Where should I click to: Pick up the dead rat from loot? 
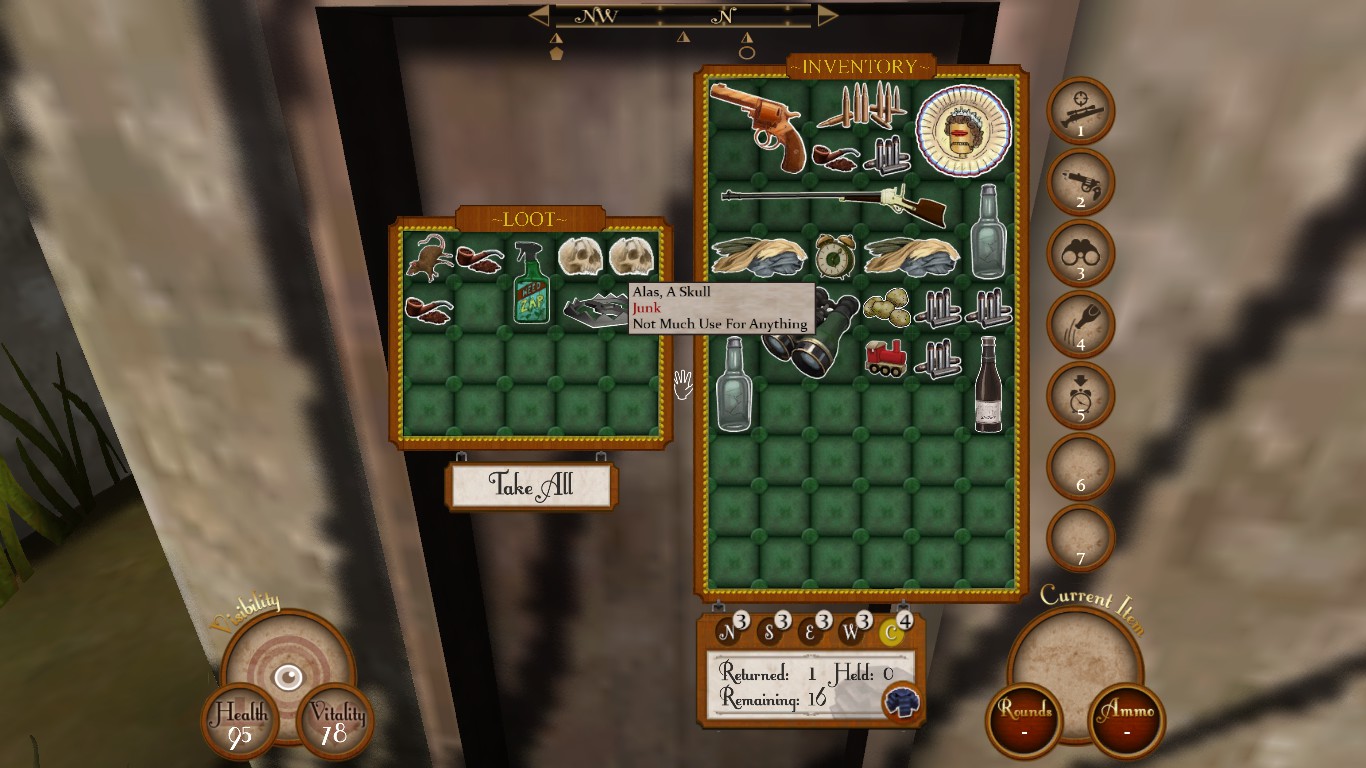tap(429, 257)
